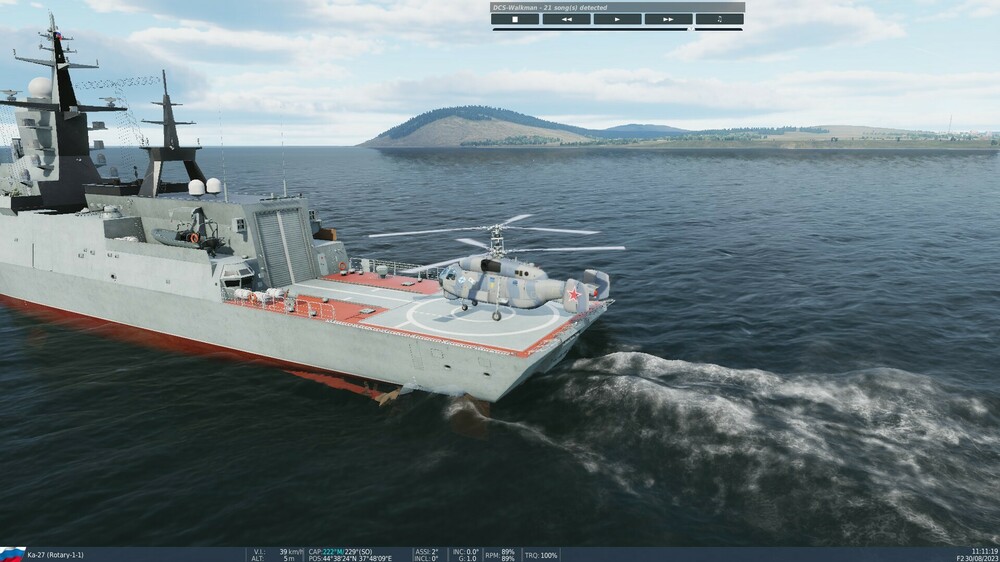Click the music note button in Walkman
1000x562 pixels.
(x=719, y=19)
